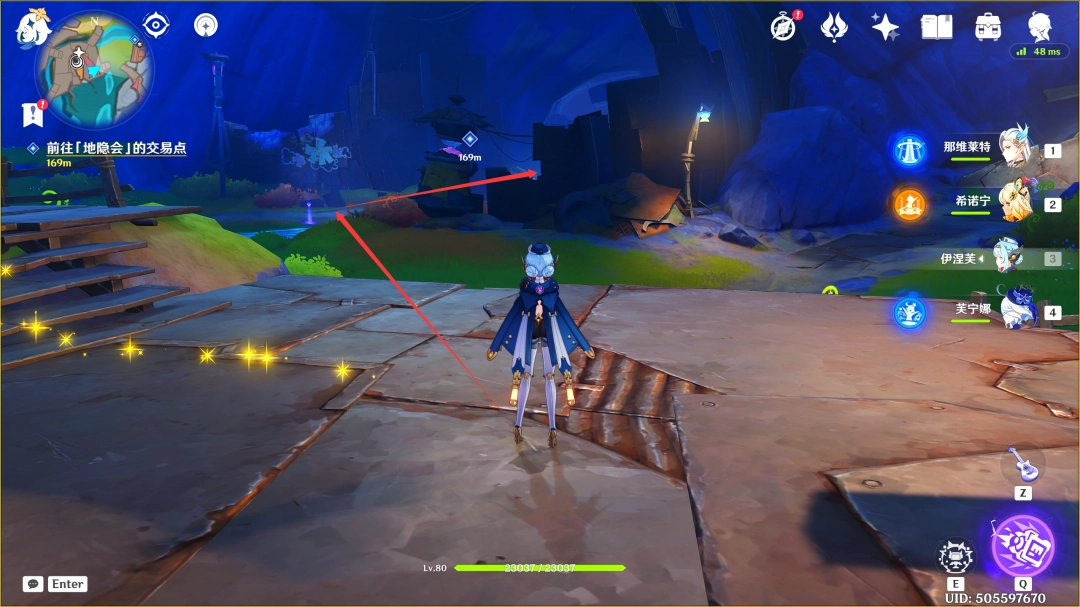The width and height of the screenshot is (1080, 607).
Task: Open the winged emblem menu icon
Action: (835, 27)
